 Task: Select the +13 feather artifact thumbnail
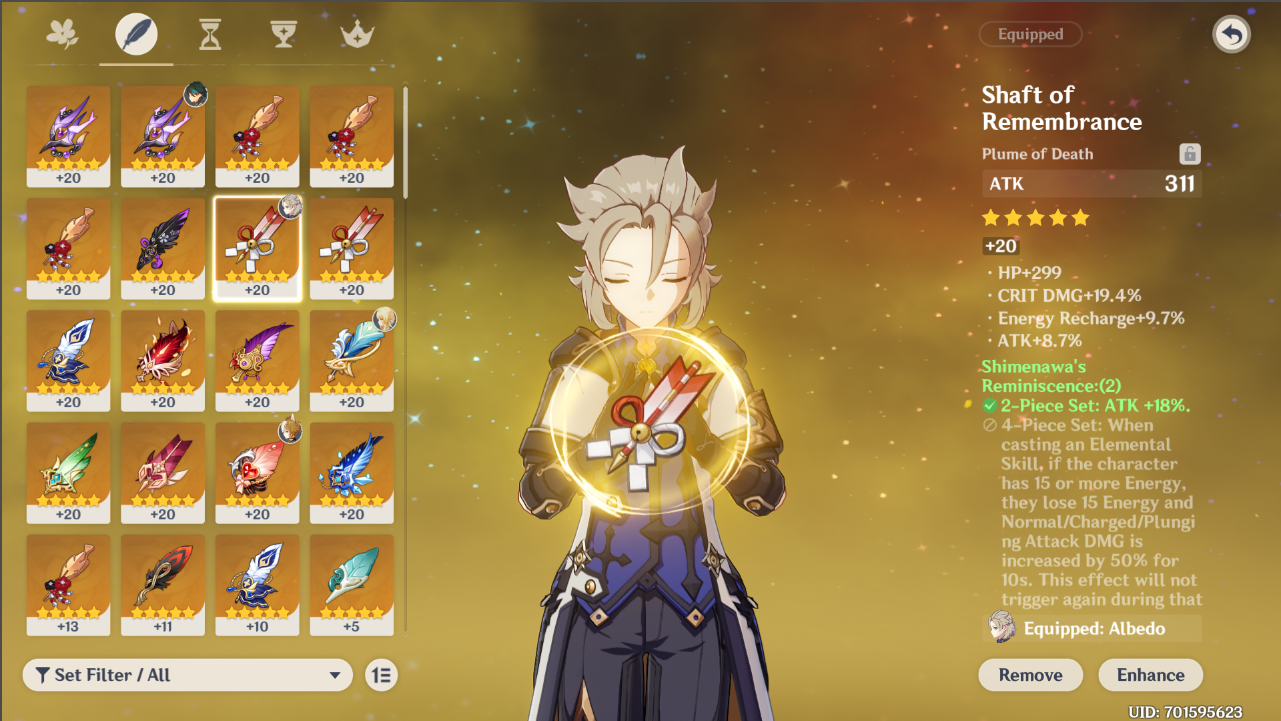(68, 580)
